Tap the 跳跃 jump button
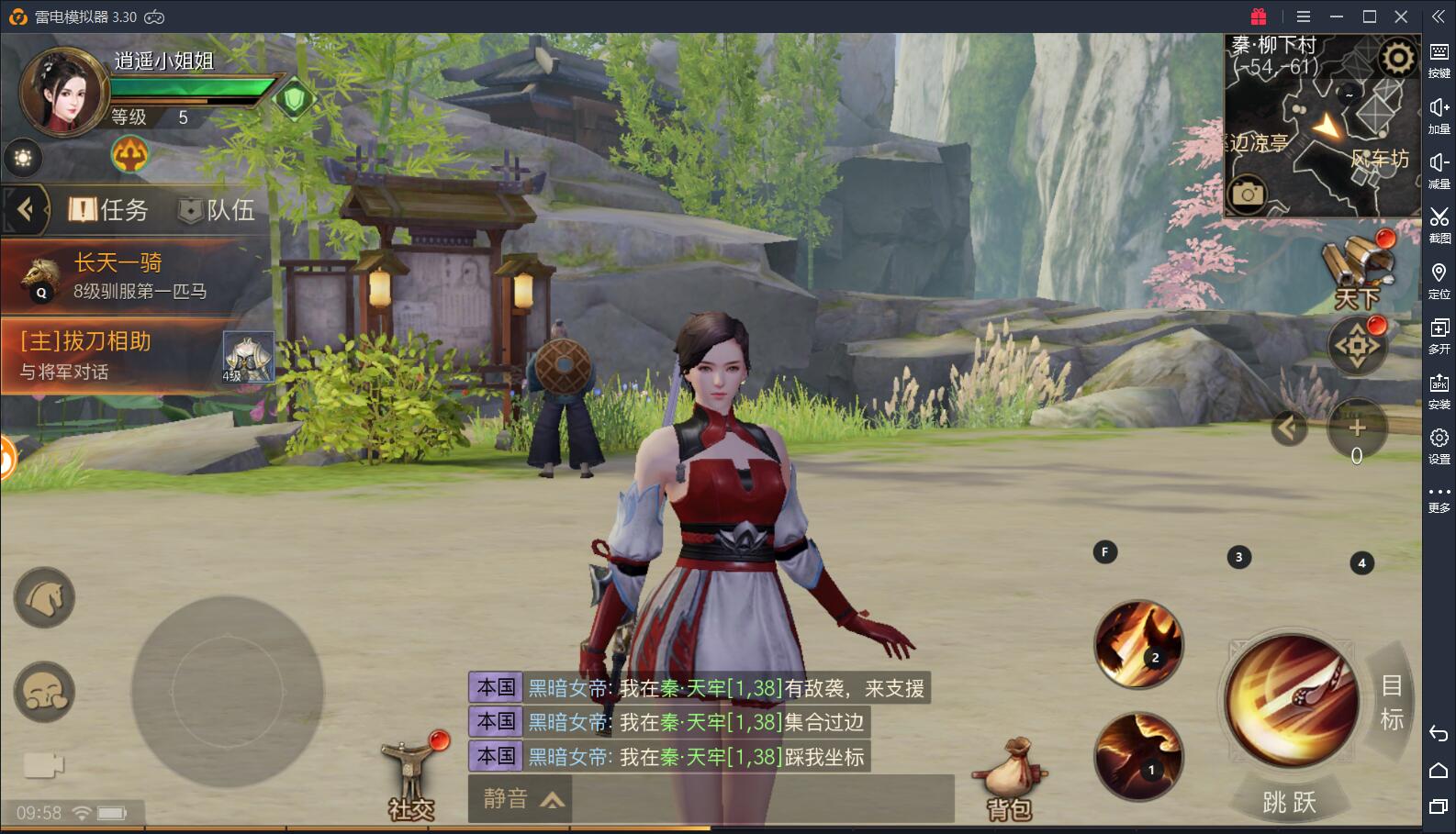This screenshot has width=1456, height=834. (x=1290, y=802)
